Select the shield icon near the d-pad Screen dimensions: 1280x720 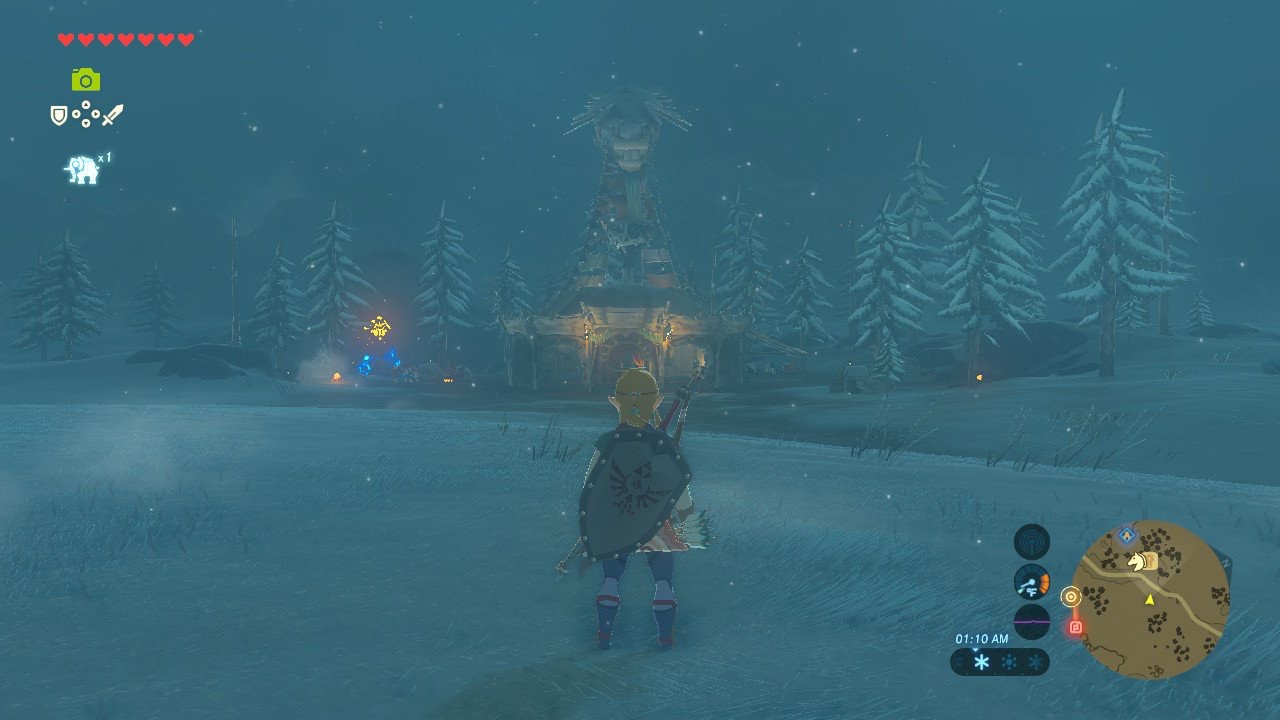[59, 114]
